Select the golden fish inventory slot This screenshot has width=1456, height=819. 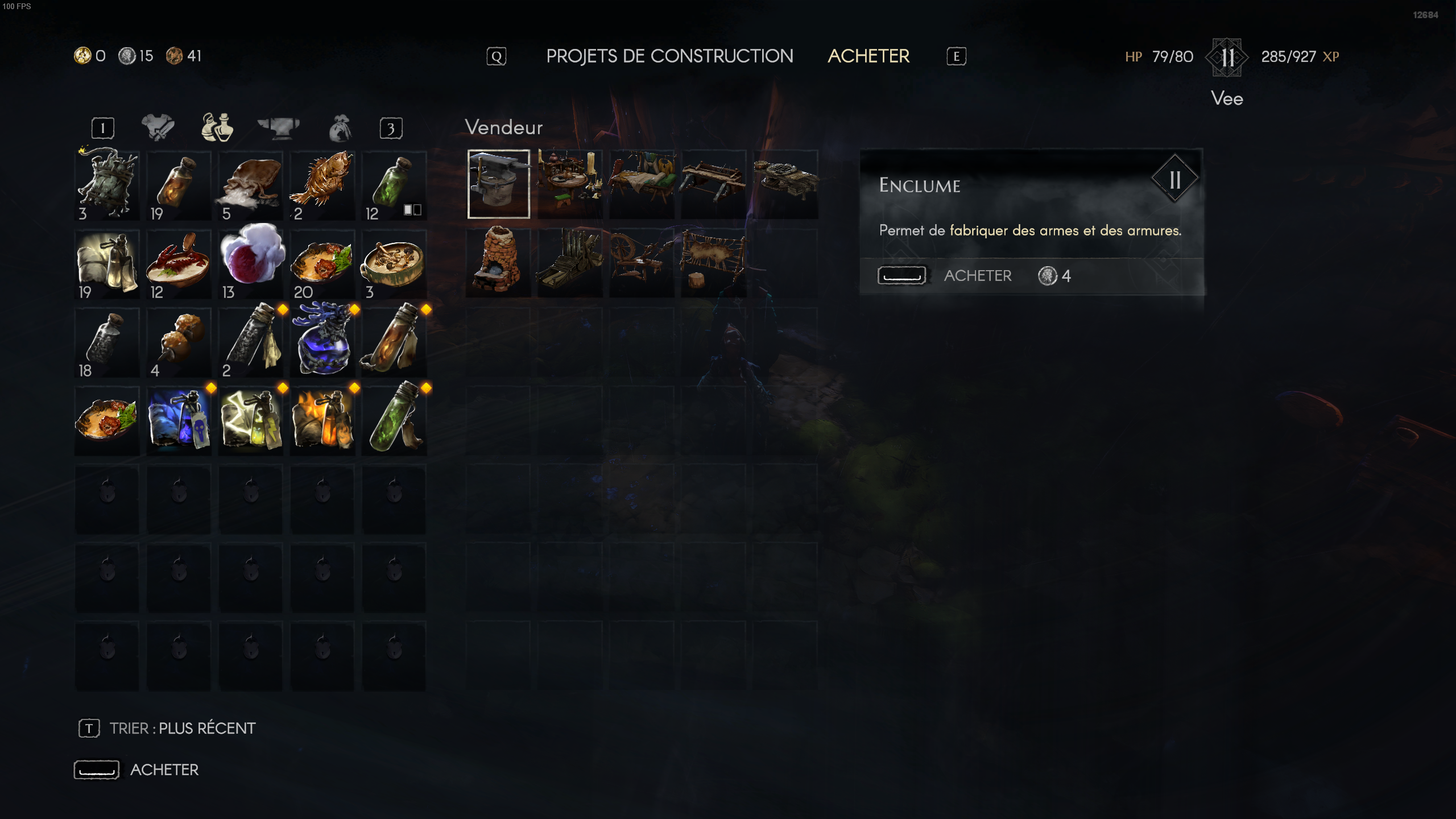pos(322,184)
